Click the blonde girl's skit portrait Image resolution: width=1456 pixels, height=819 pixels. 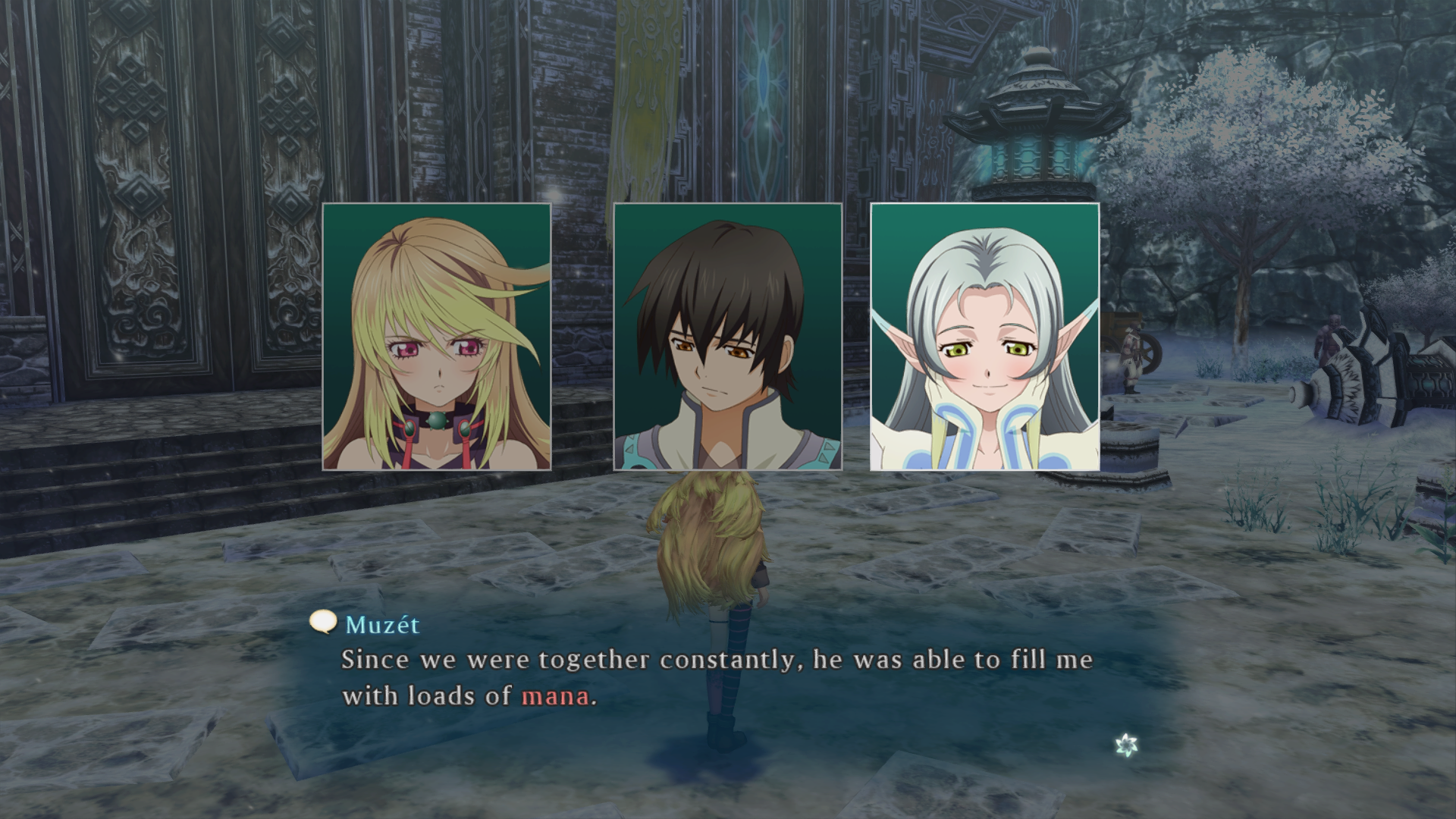[x=437, y=337]
